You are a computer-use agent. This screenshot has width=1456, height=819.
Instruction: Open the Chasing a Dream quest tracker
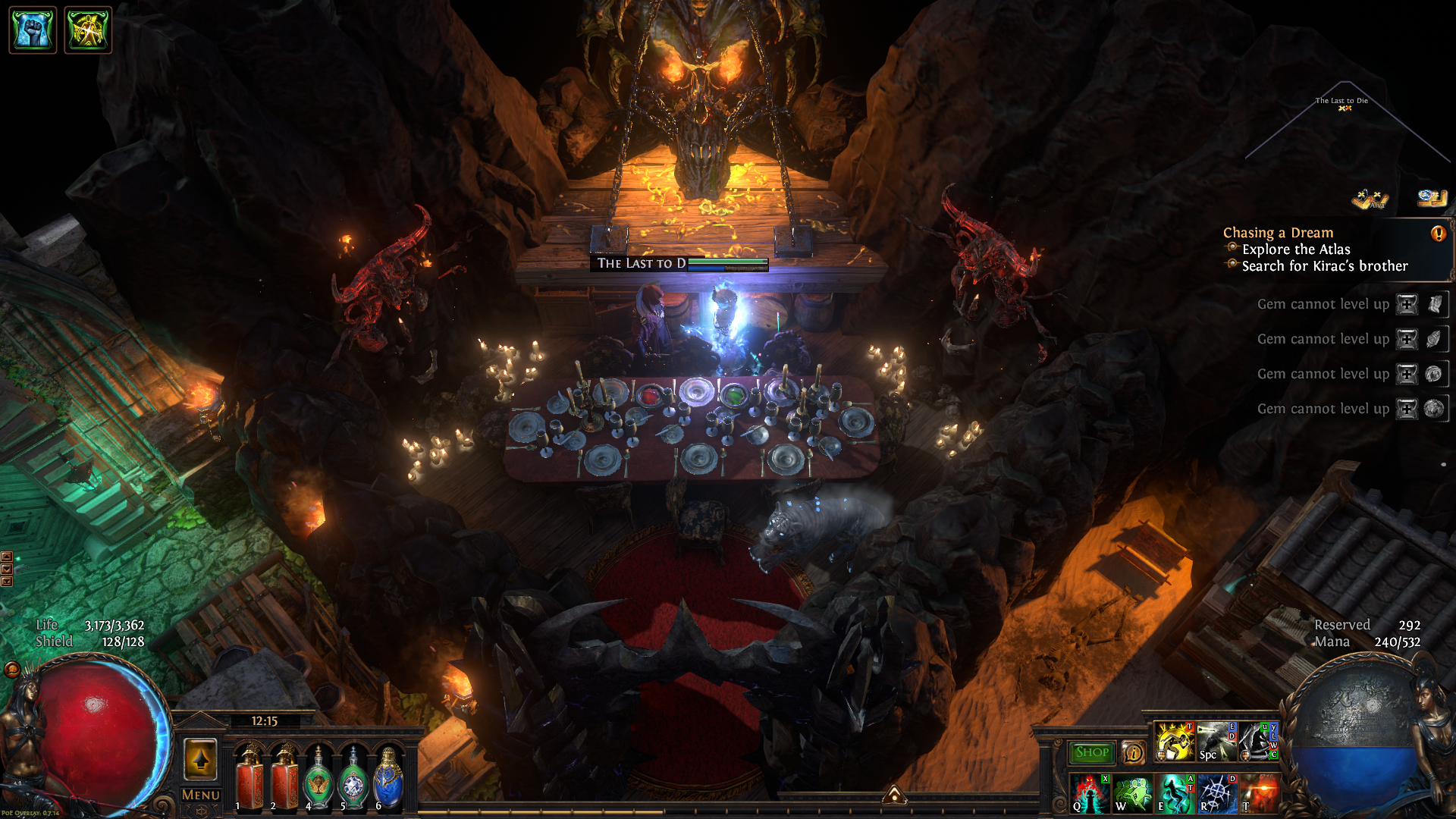[1278, 233]
